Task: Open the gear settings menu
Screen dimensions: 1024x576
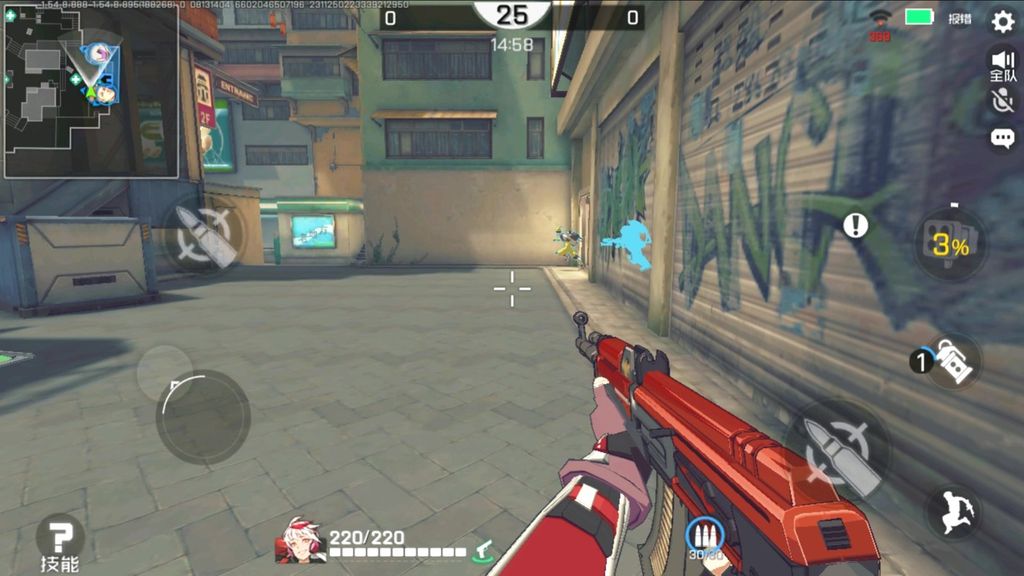Action: point(1002,21)
